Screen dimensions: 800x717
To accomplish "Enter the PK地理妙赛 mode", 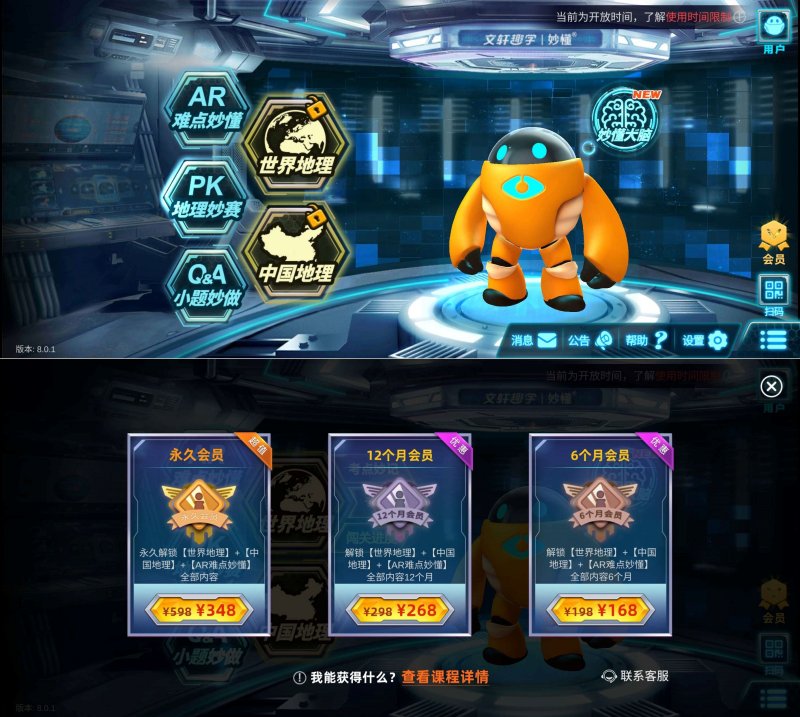I will 207,195.
